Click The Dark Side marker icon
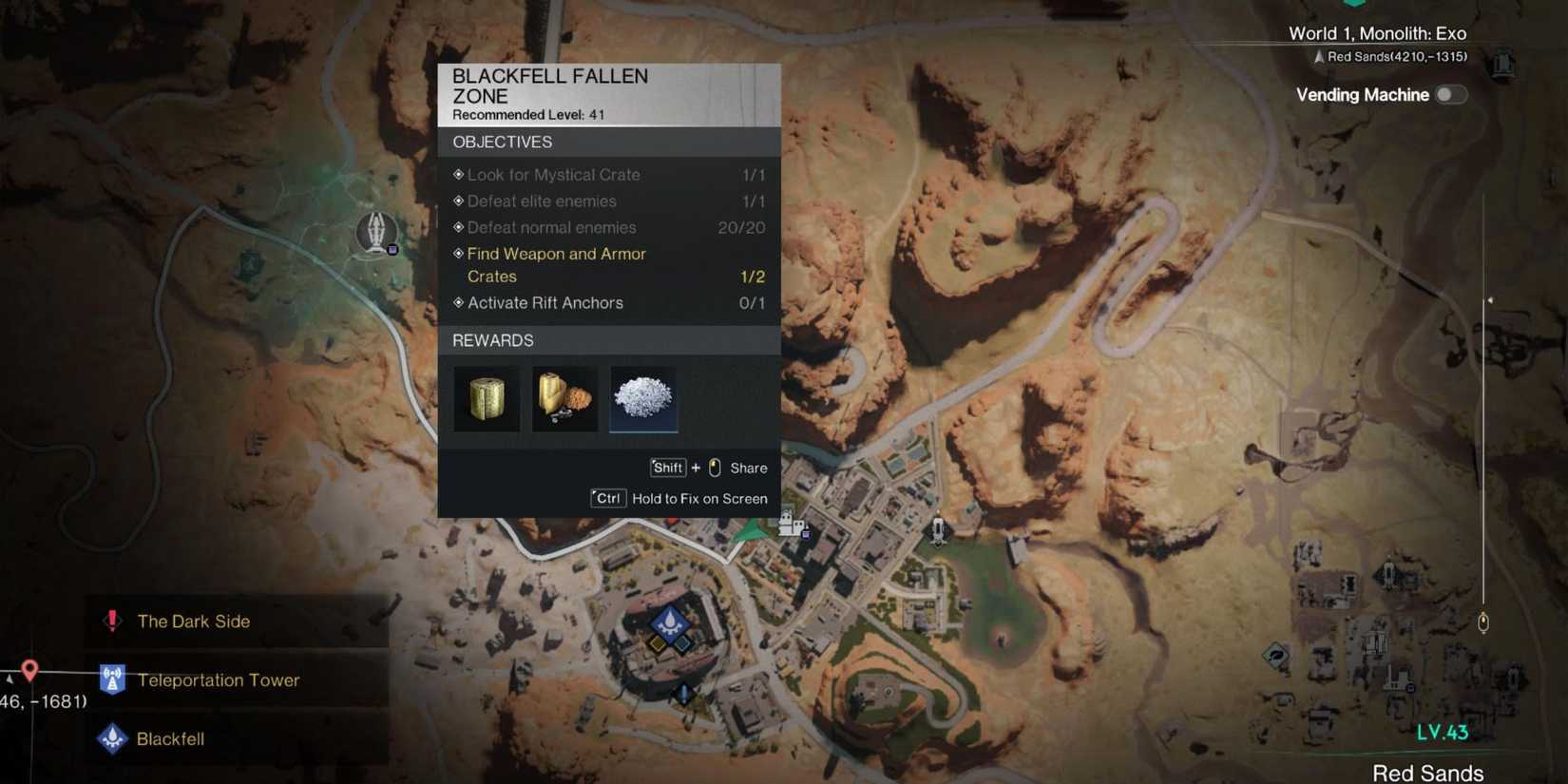 coord(112,621)
